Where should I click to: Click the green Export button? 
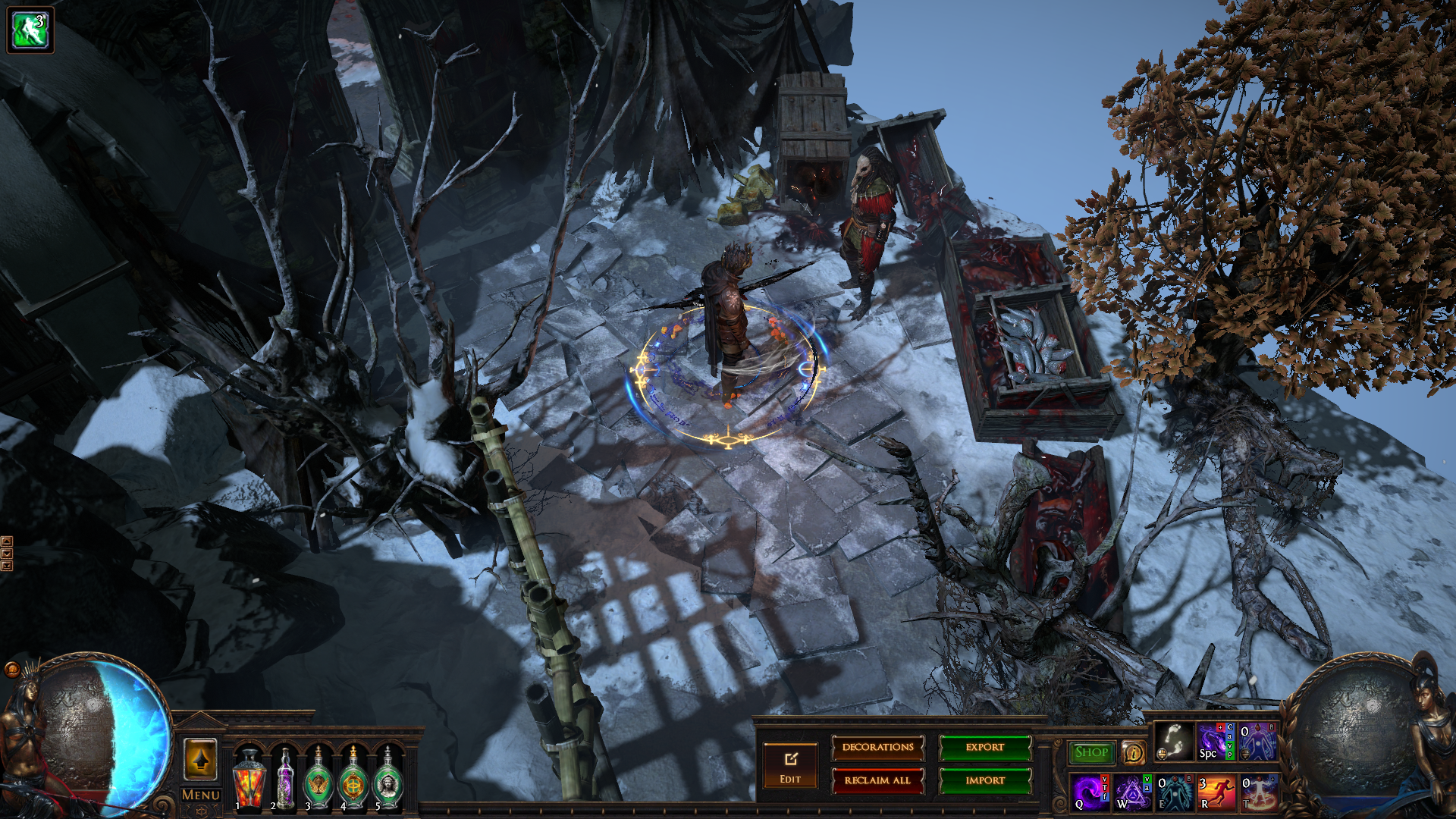(x=985, y=748)
